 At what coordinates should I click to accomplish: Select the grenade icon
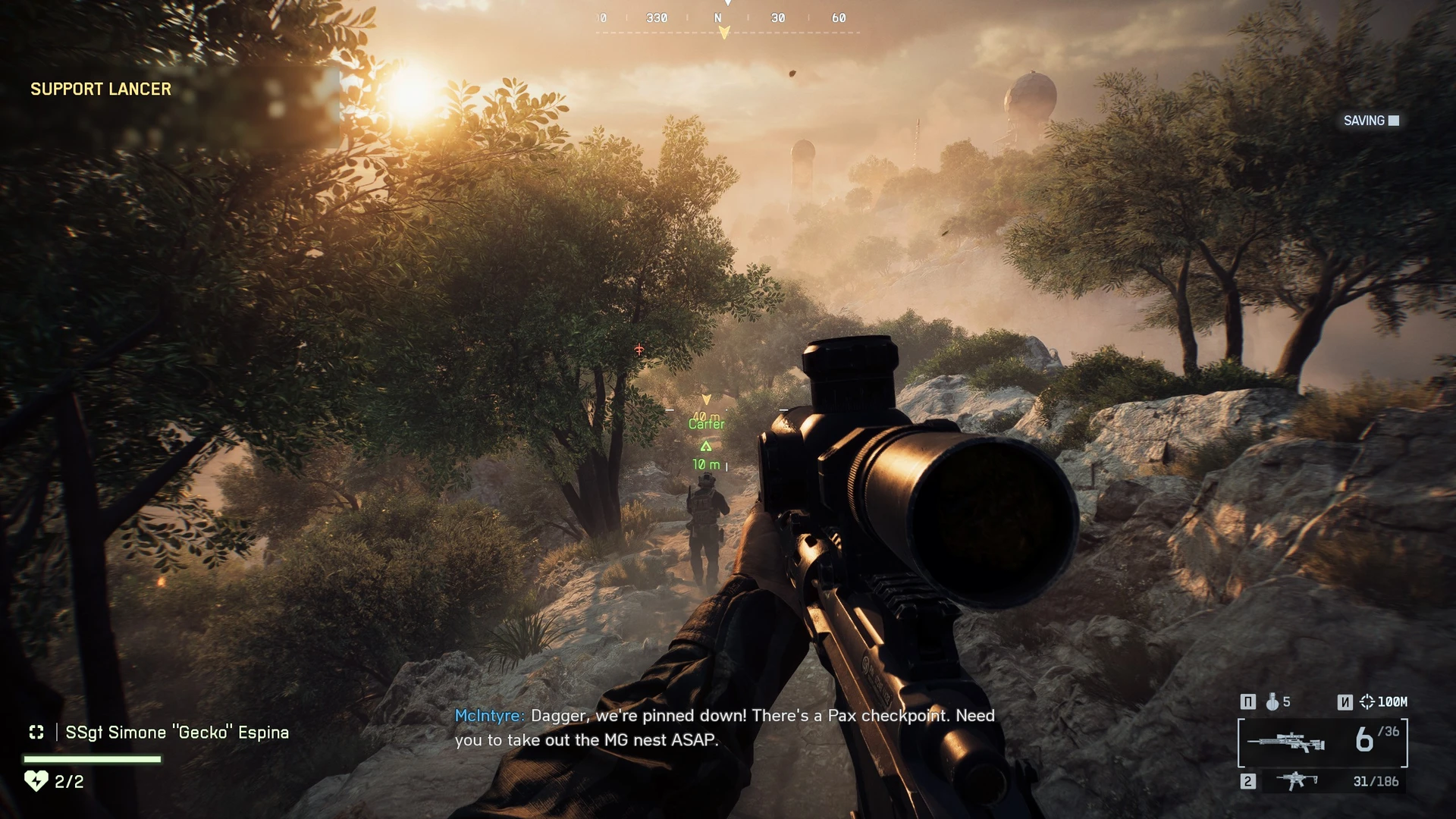pos(1272,702)
